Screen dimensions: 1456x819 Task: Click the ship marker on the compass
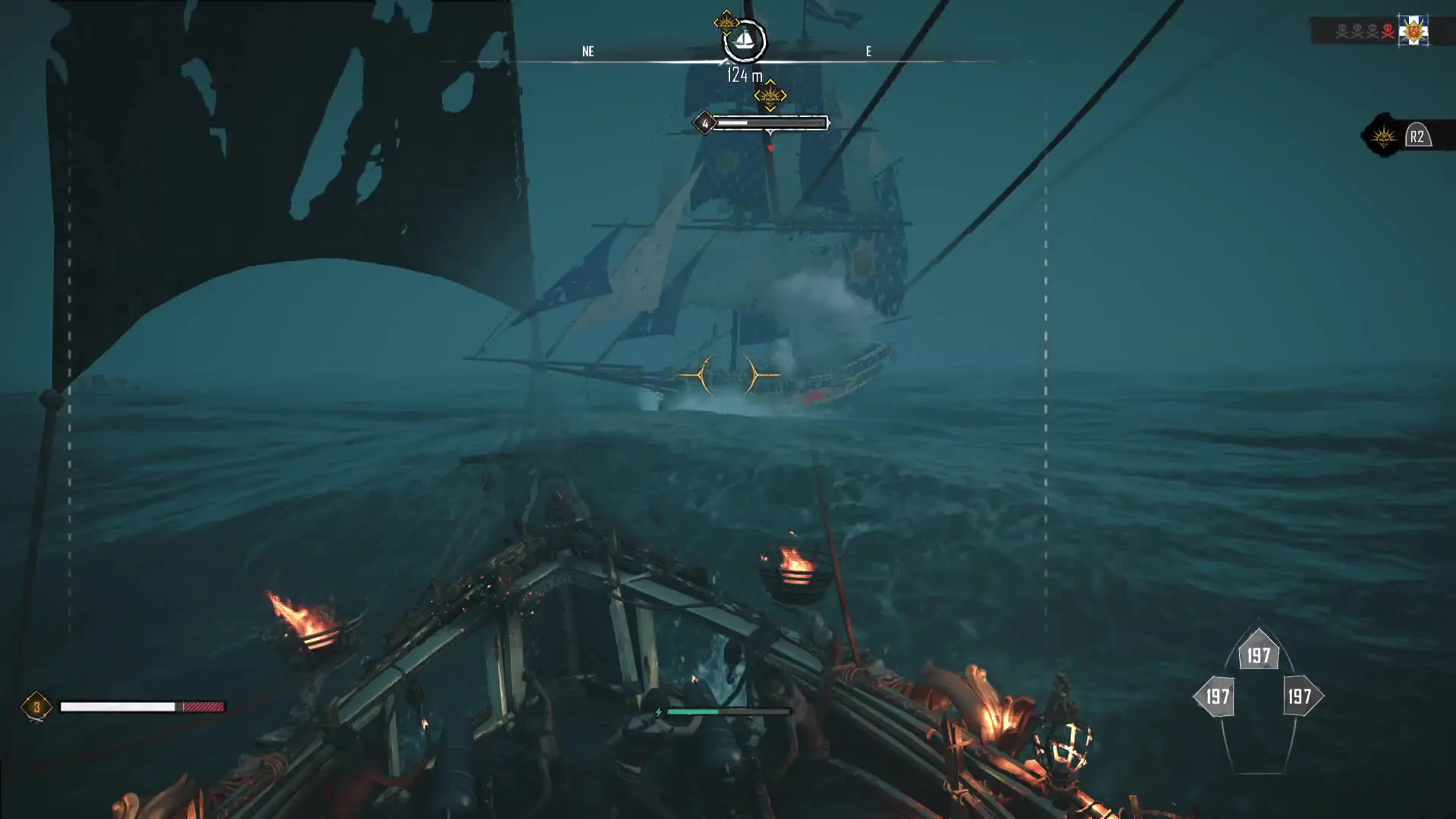(x=744, y=40)
